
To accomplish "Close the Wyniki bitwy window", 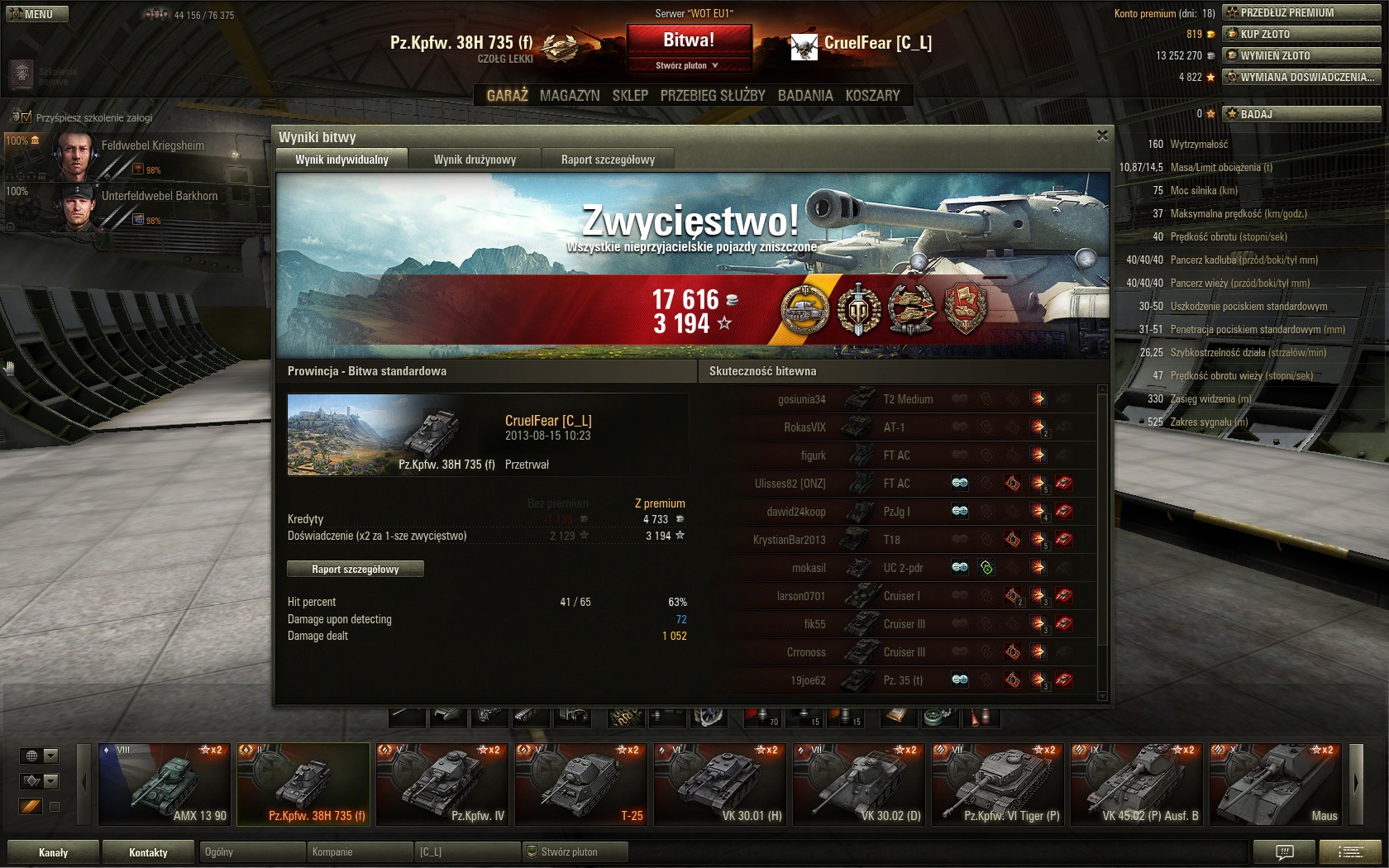I will tap(1102, 136).
